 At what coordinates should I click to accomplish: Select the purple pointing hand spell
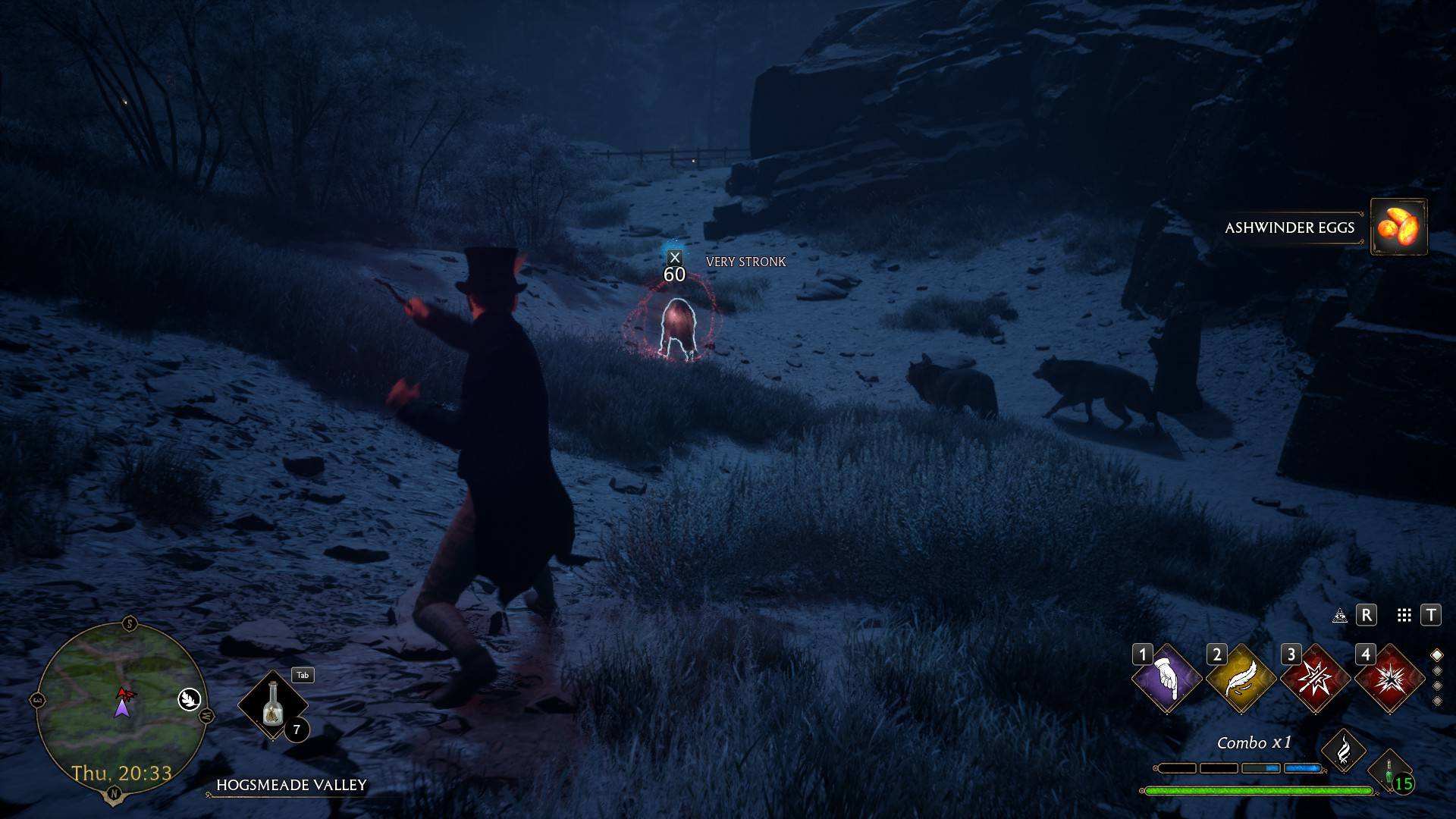point(1166,678)
